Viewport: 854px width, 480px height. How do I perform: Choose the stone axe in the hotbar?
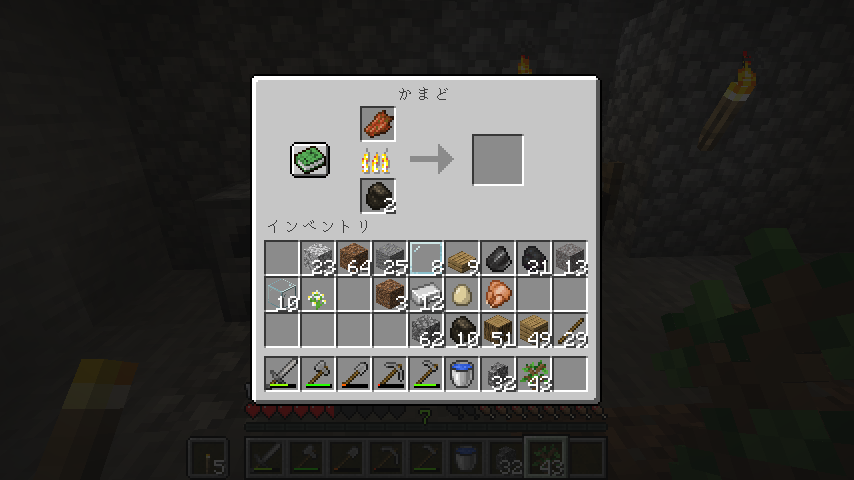tap(318, 375)
